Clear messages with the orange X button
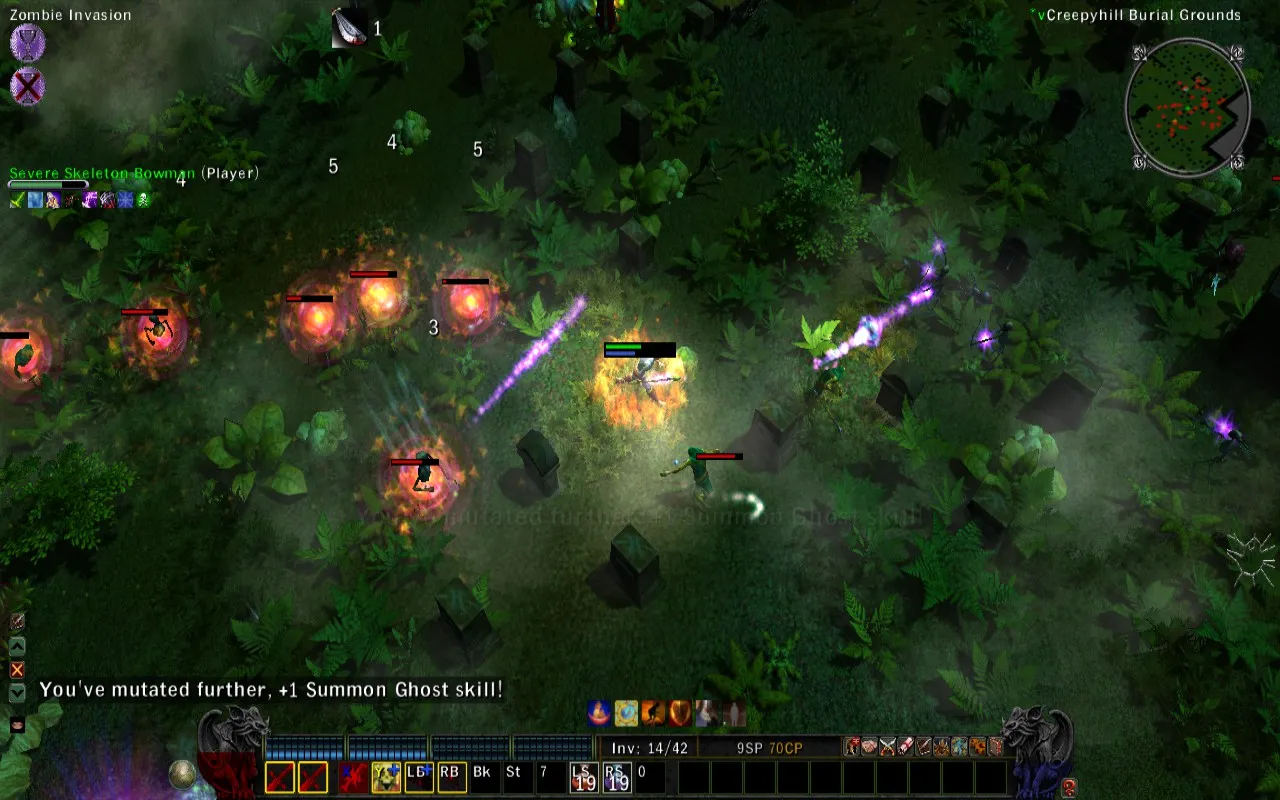Image resolution: width=1280 pixels, height=800 pixels. (x=17, y=669)
